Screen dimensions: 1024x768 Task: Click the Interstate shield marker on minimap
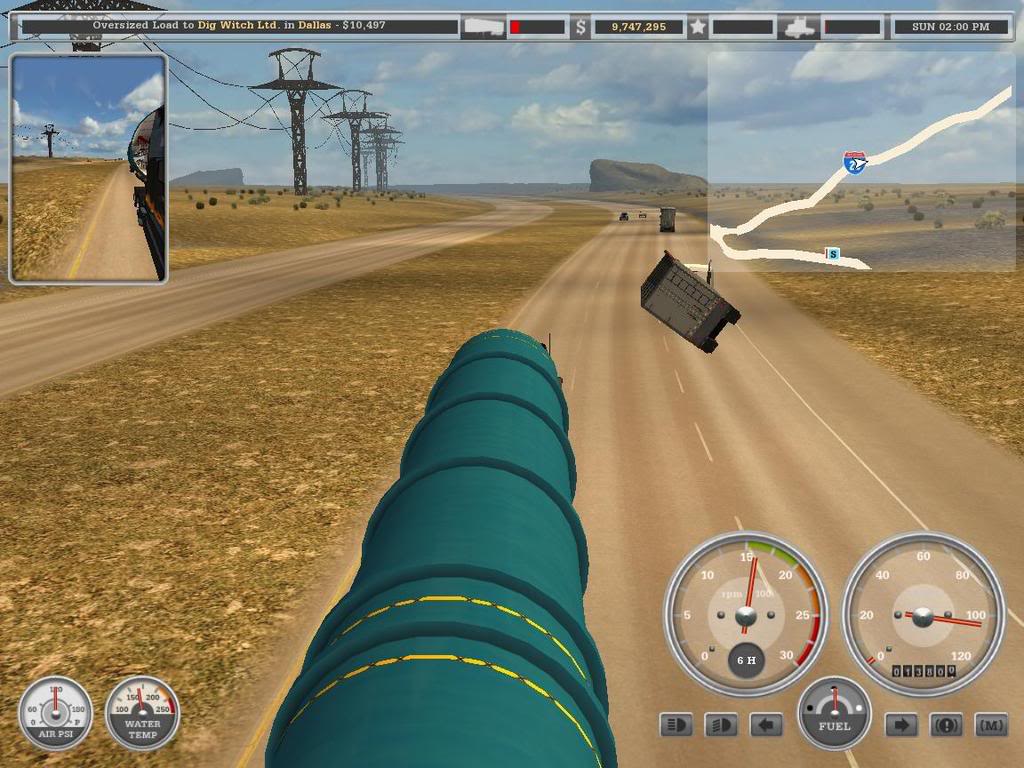(854, 162)
